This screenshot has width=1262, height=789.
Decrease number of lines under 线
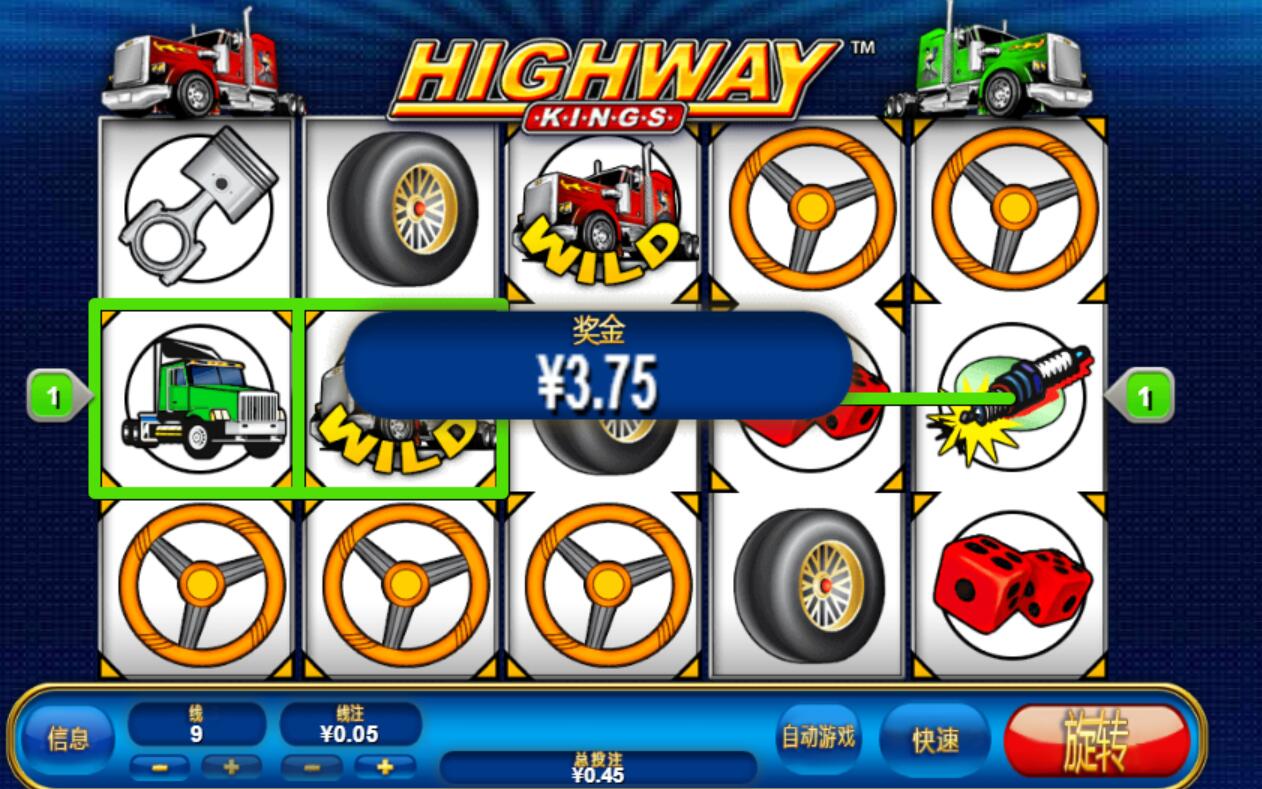coord(159,768)
